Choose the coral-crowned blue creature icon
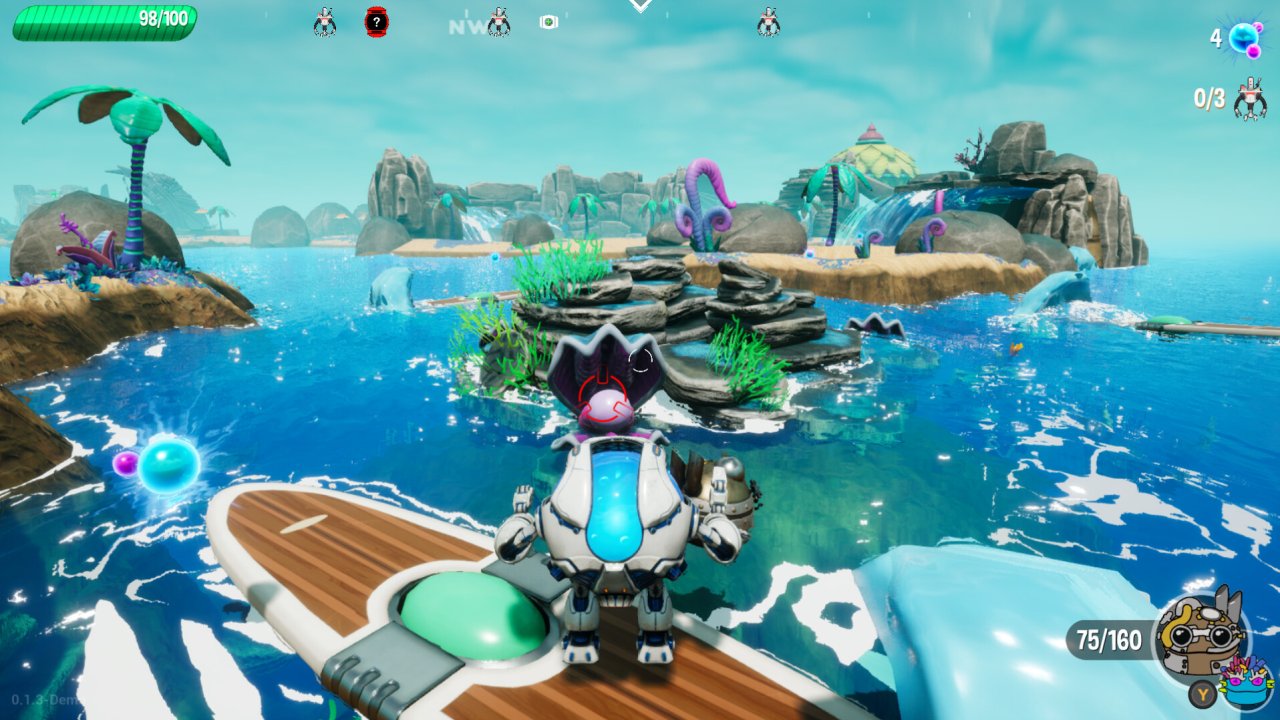Viewport: 1280px width, 720px height. coord(1245,681)
